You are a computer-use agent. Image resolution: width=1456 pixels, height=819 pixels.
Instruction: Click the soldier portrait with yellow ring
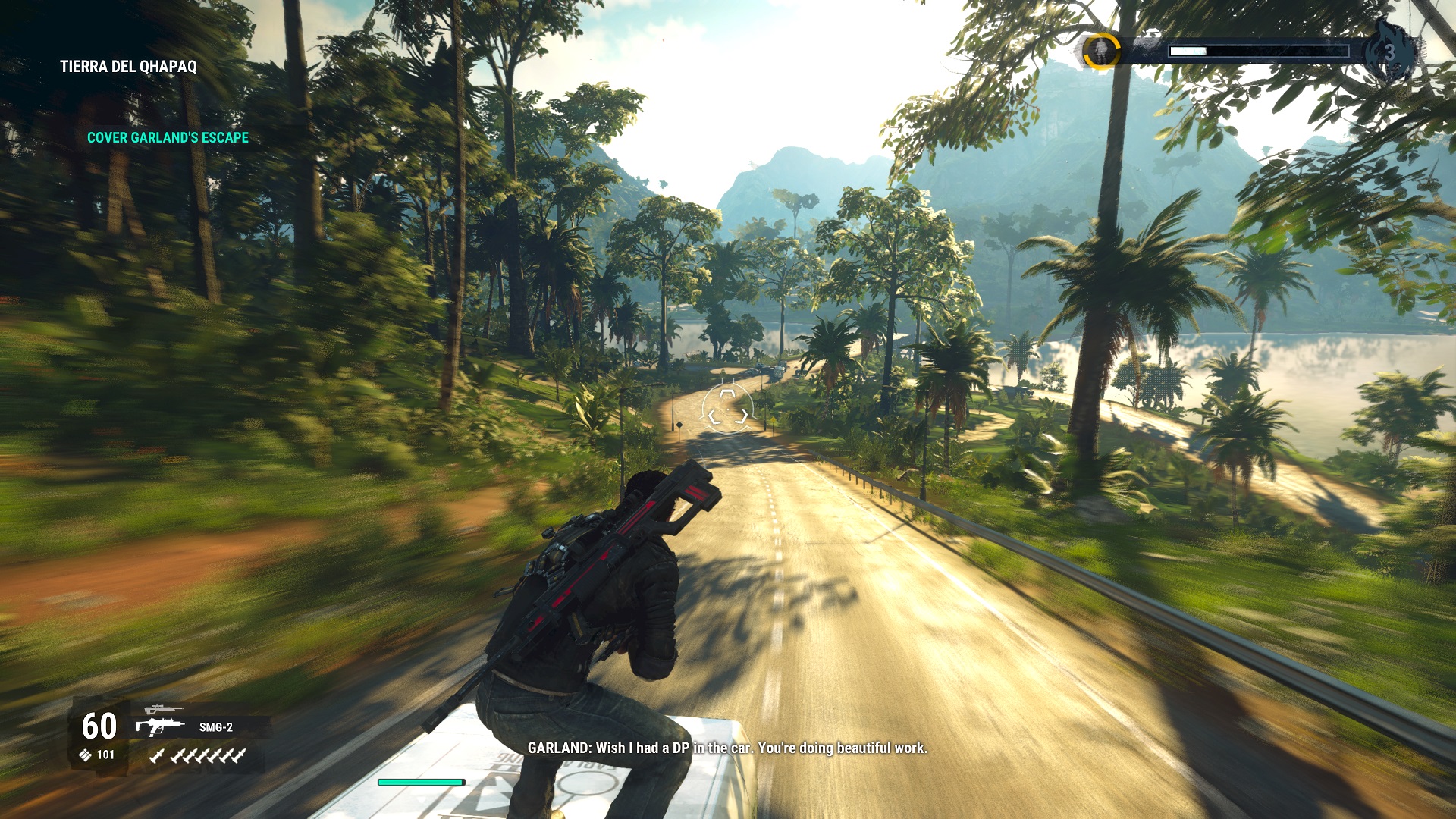[1100, 52]
